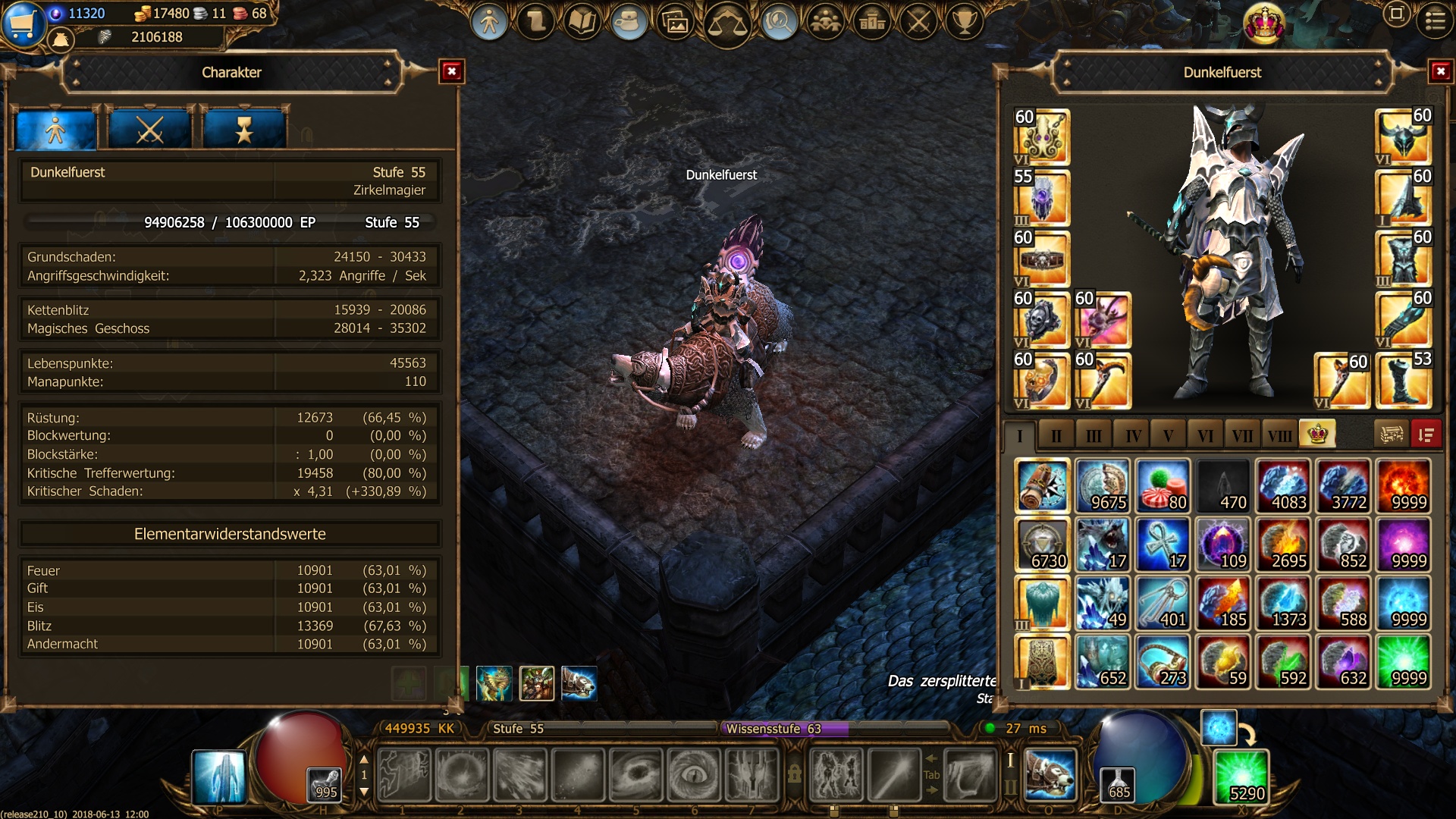Open the crown premium inventory tab
This screenshot has width=1456, height=819.
[1317, 435]
